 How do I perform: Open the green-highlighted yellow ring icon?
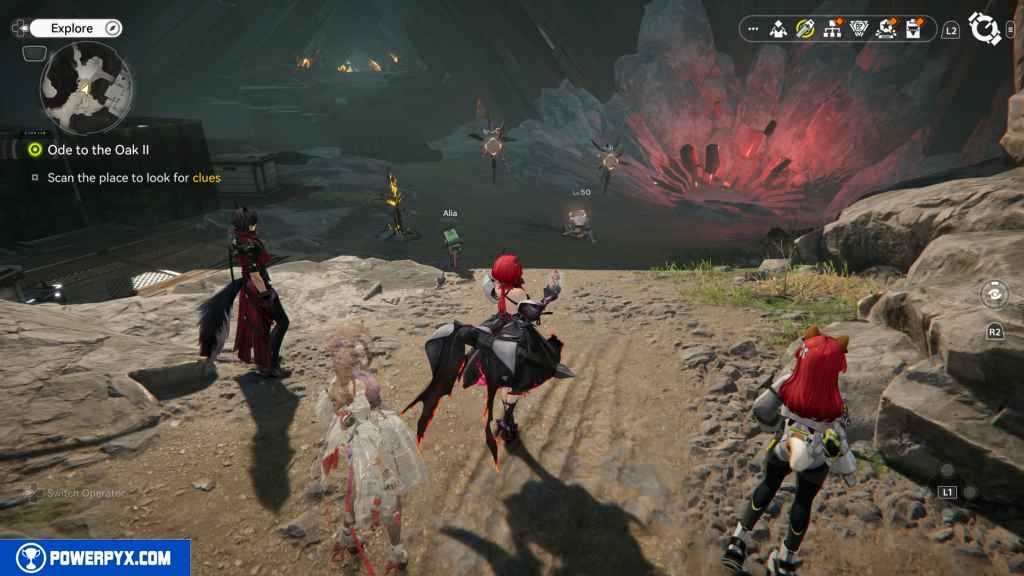pos(805,29)
